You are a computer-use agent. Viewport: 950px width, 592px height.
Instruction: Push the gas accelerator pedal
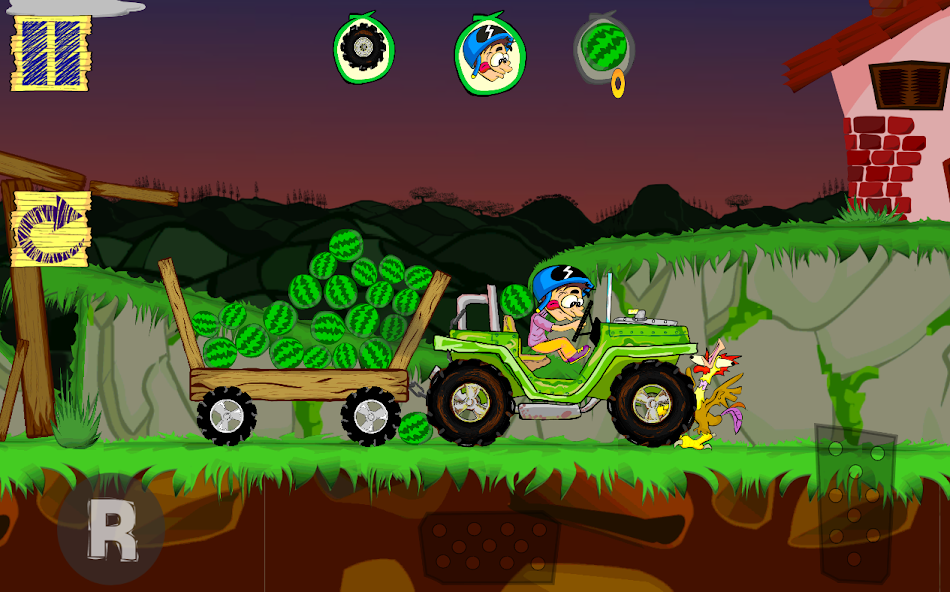pos(856,502)
